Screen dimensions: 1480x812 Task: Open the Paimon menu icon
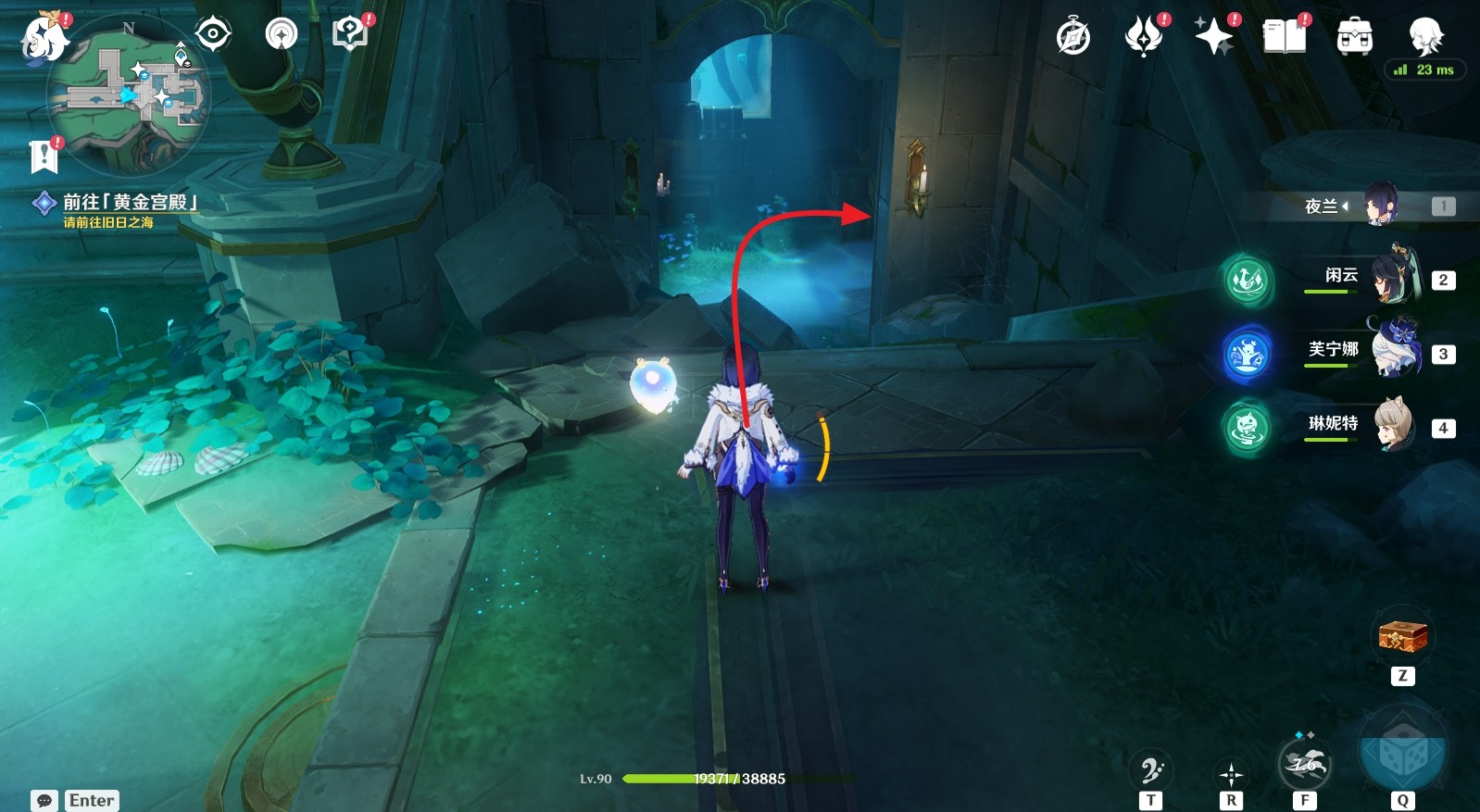coord(44,37)
